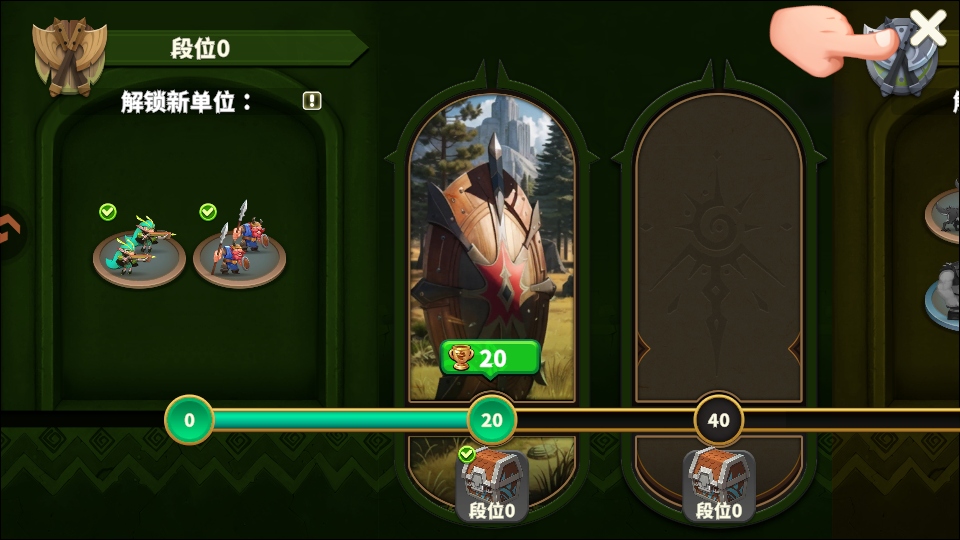
Task: Open the unlock-units info exclamation icon
Action: 312,101
